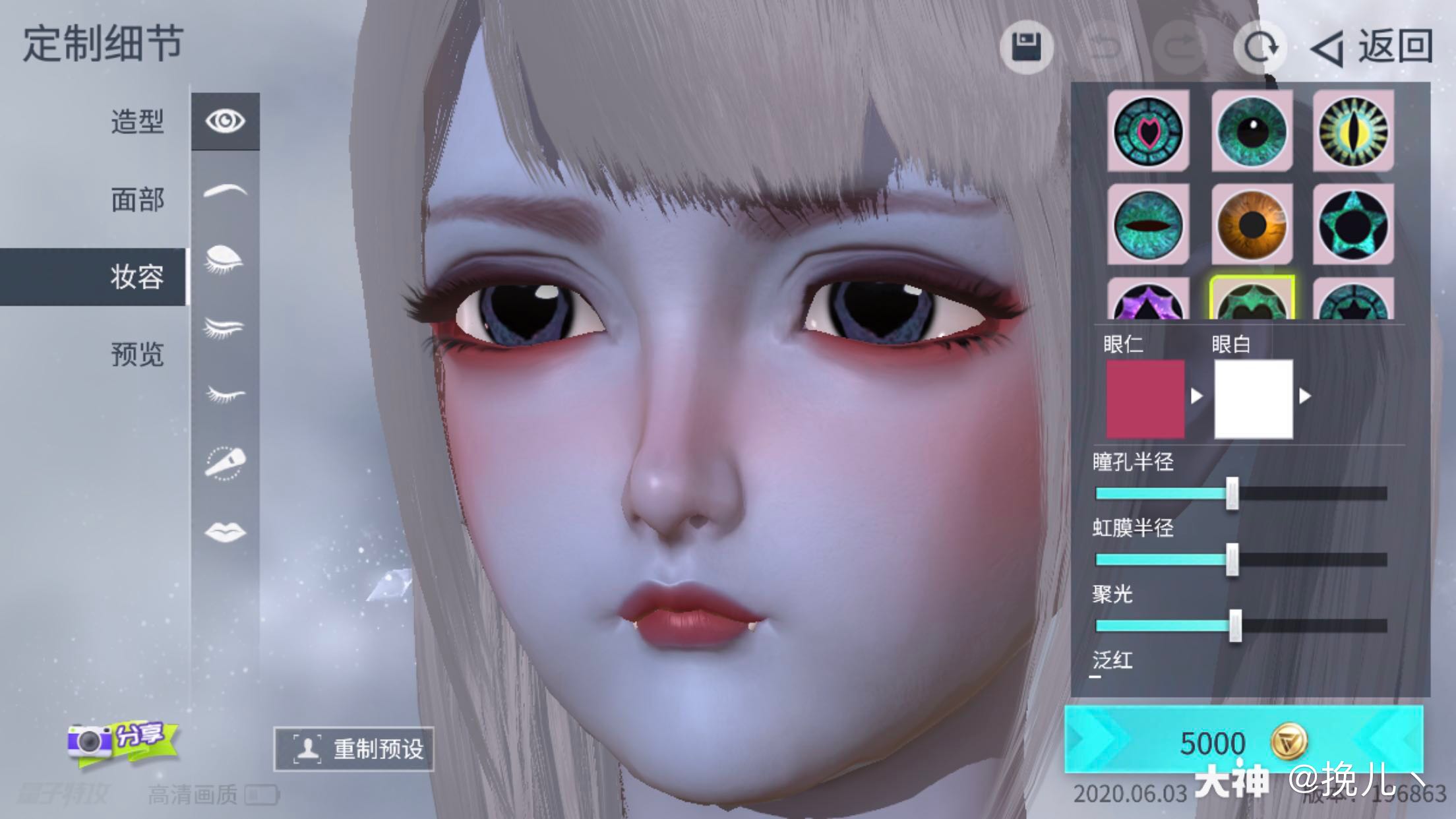Select the yellow cat-eye iris style

[x=1352, y=130]
